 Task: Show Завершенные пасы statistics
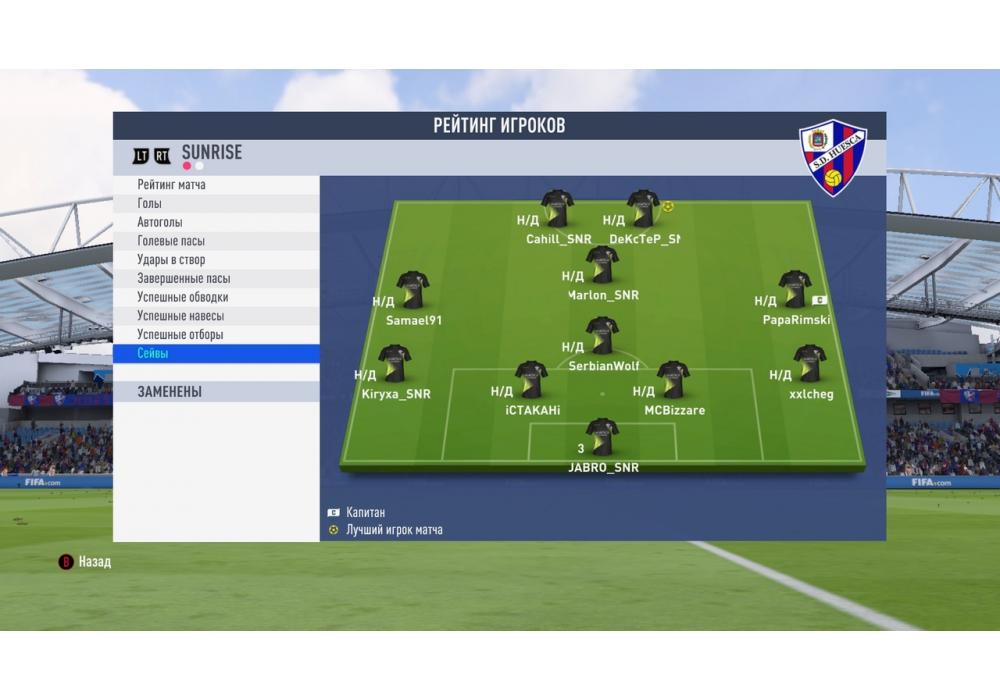coord(184,279)
